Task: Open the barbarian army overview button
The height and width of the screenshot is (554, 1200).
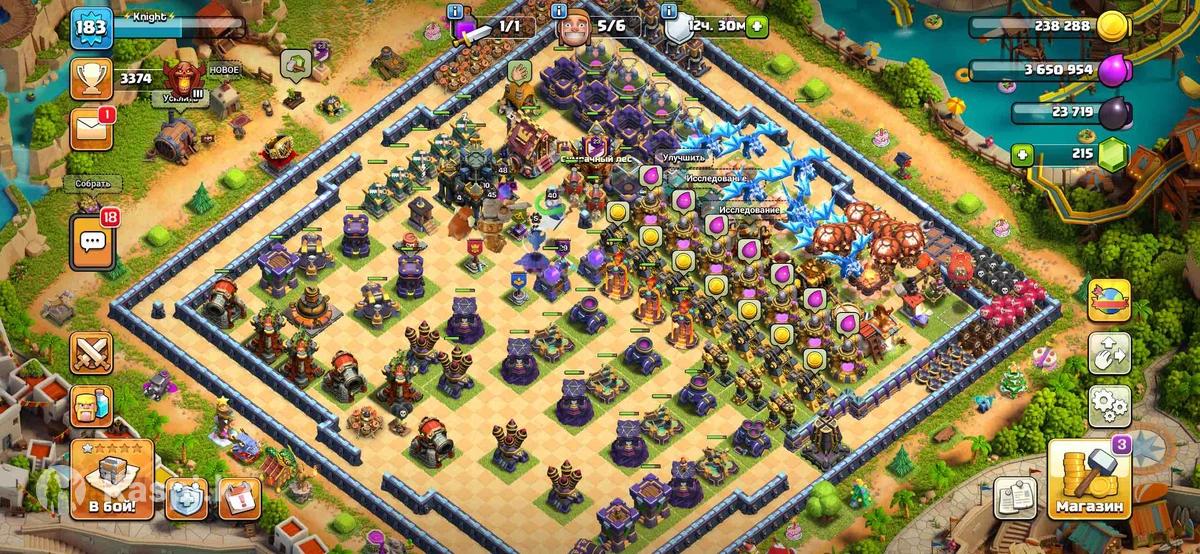Action: 91,405
